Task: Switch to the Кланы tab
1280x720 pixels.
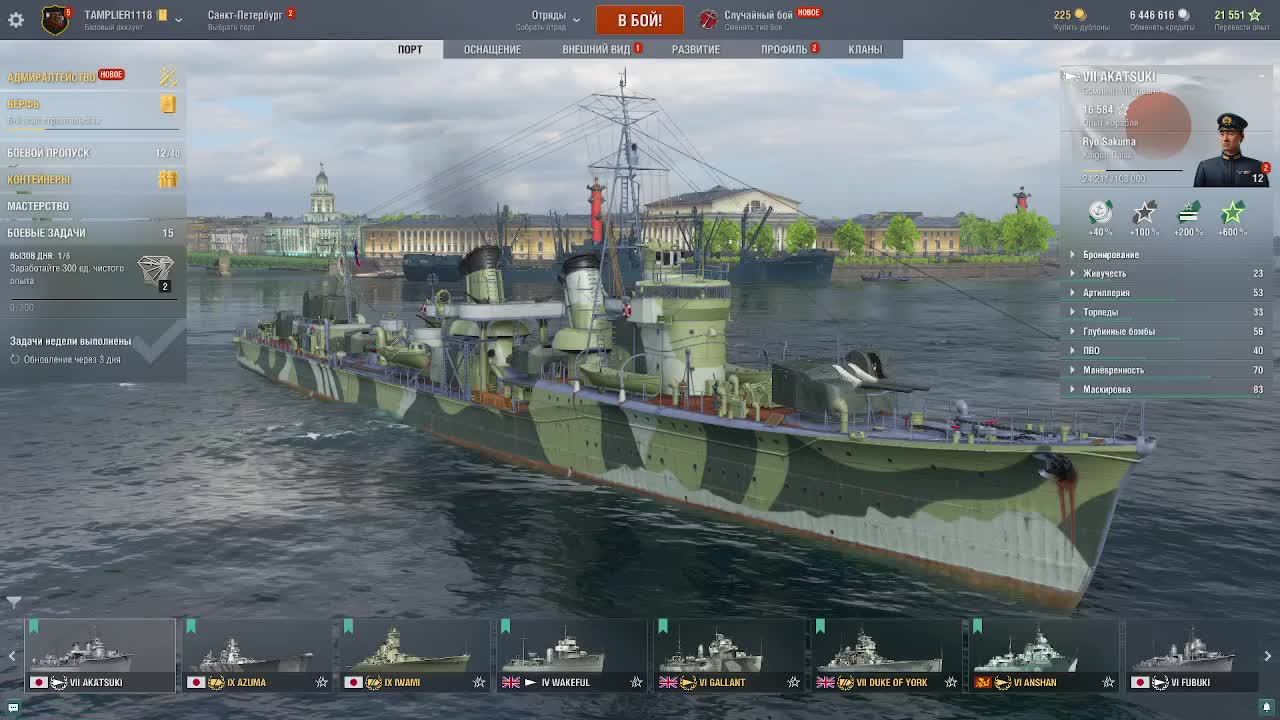Action: click(x=865, y=49)
